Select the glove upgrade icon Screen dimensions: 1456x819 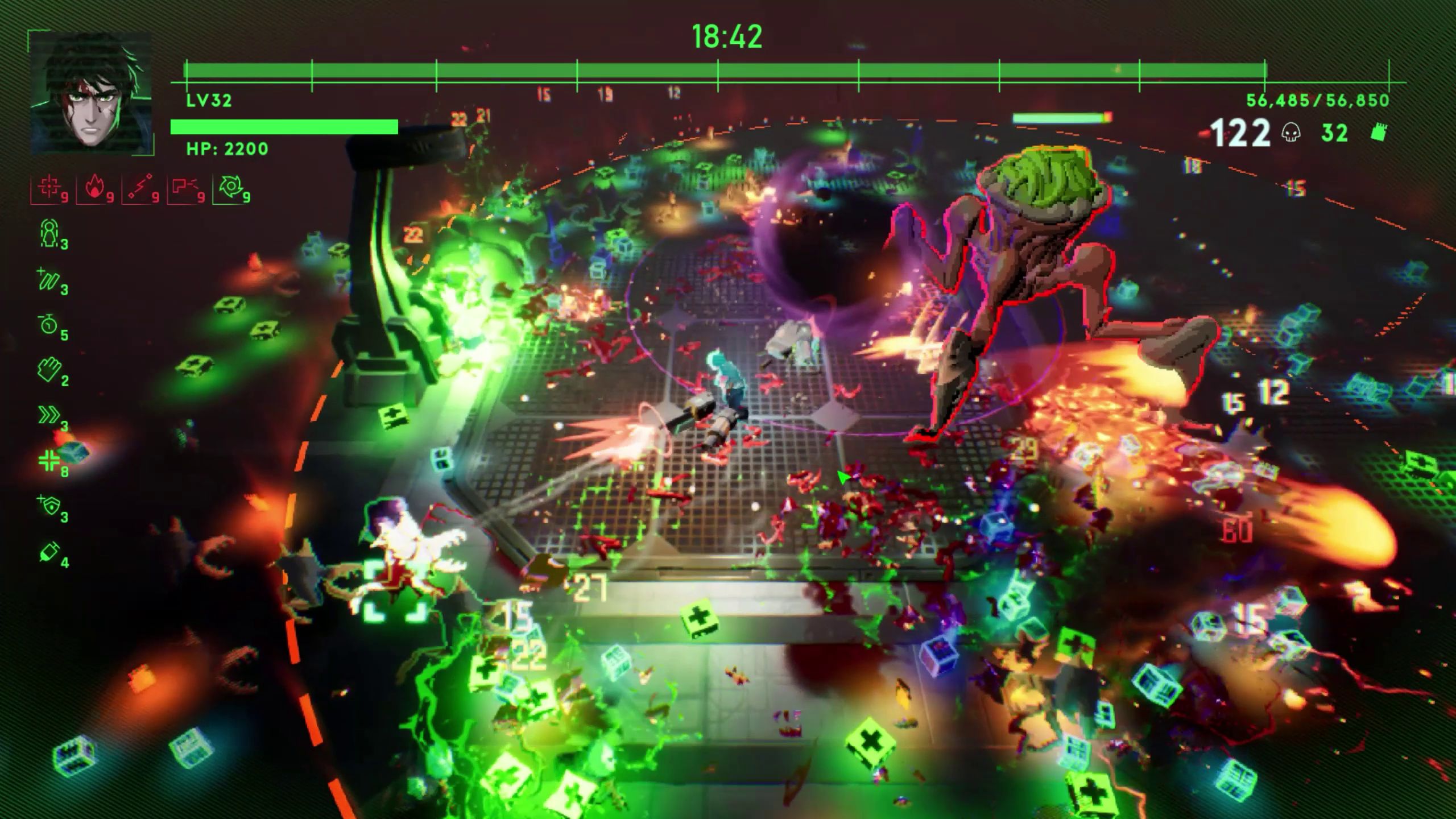[x=49, y=370]
